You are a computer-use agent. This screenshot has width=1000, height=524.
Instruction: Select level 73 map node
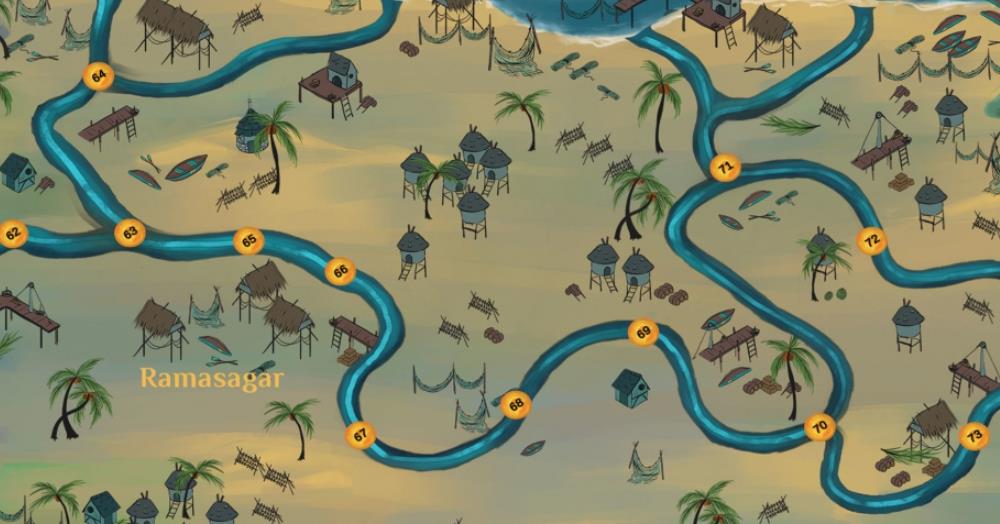[x=974, y=436]
